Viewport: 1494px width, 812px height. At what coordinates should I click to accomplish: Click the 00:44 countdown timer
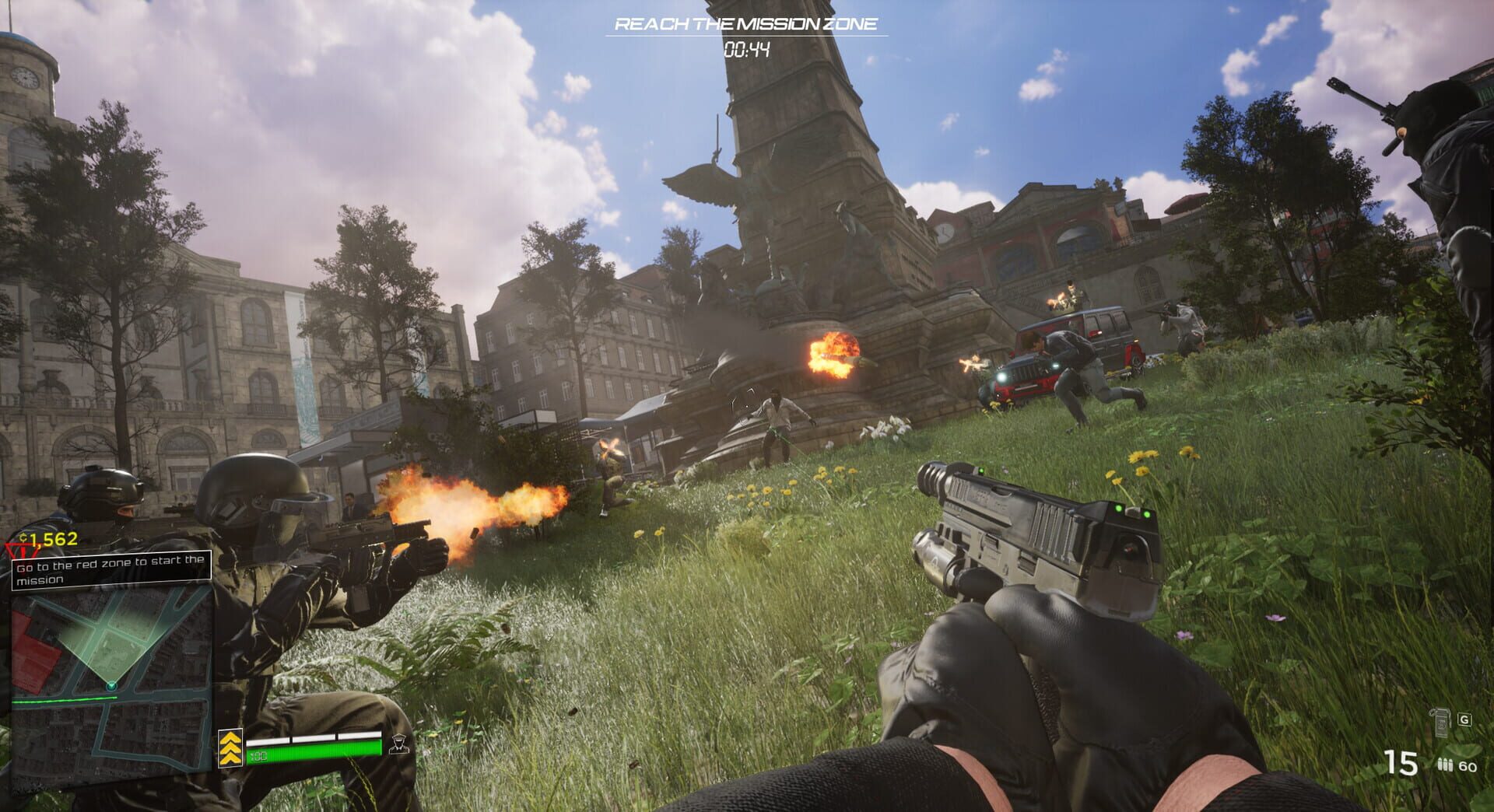pos(749,47)
